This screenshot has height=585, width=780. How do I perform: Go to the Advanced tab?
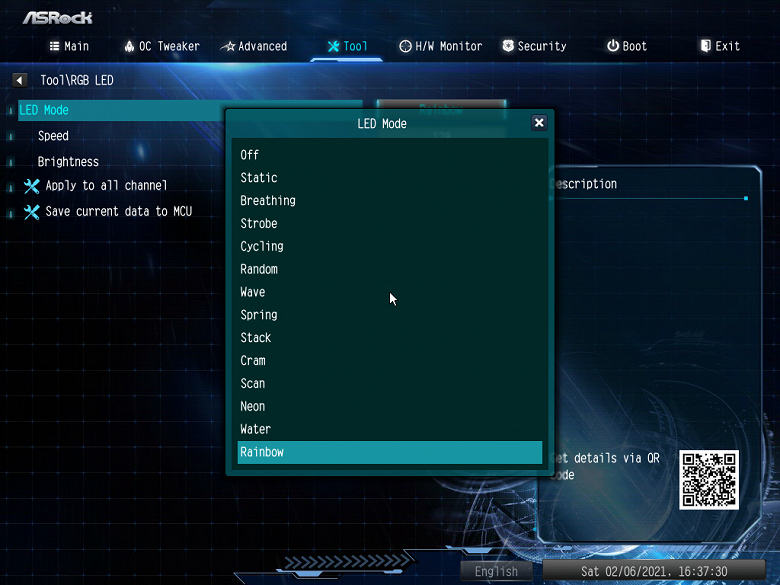click(255, 46)
